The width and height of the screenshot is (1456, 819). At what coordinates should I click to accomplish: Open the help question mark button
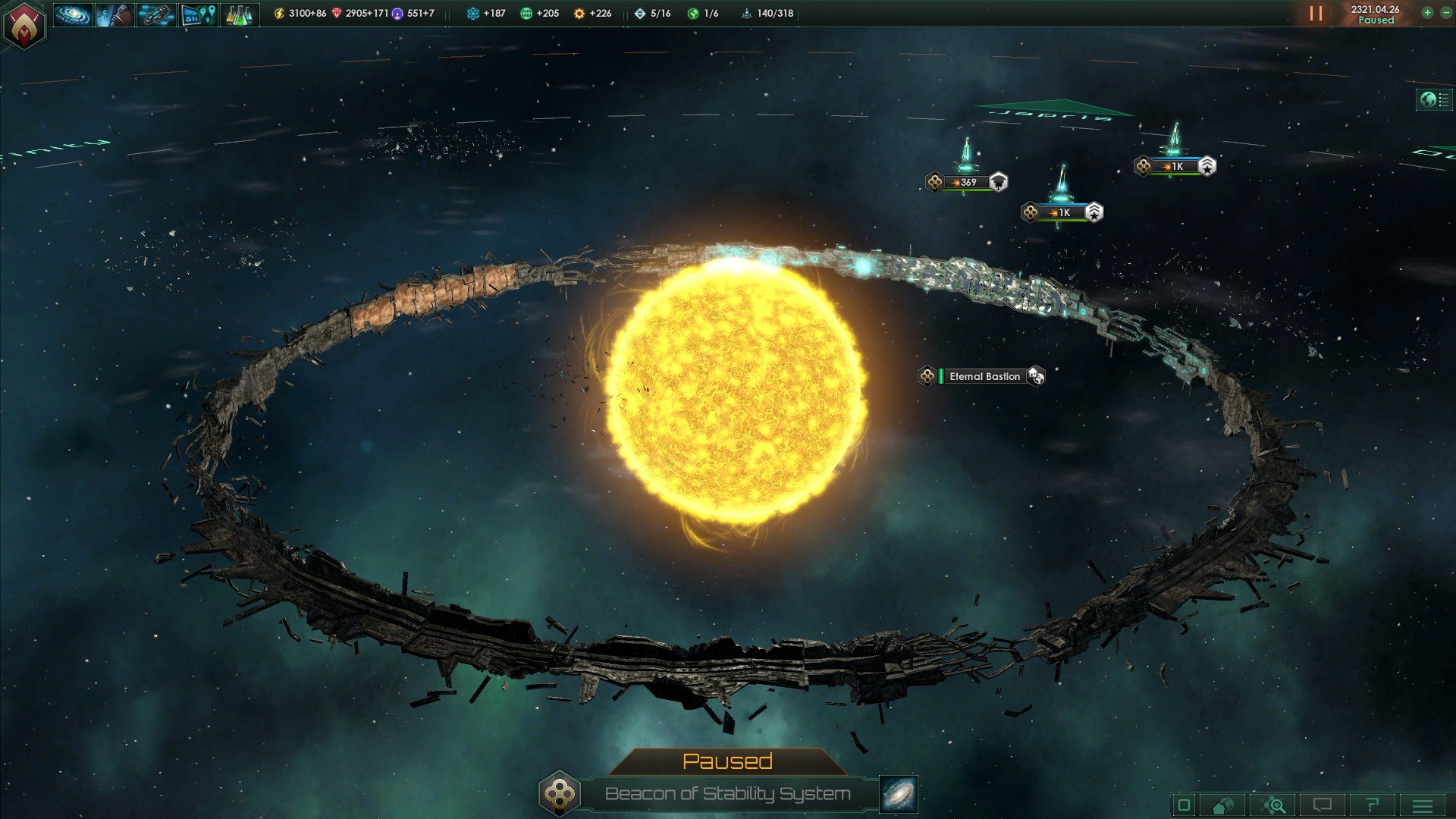1372,805
